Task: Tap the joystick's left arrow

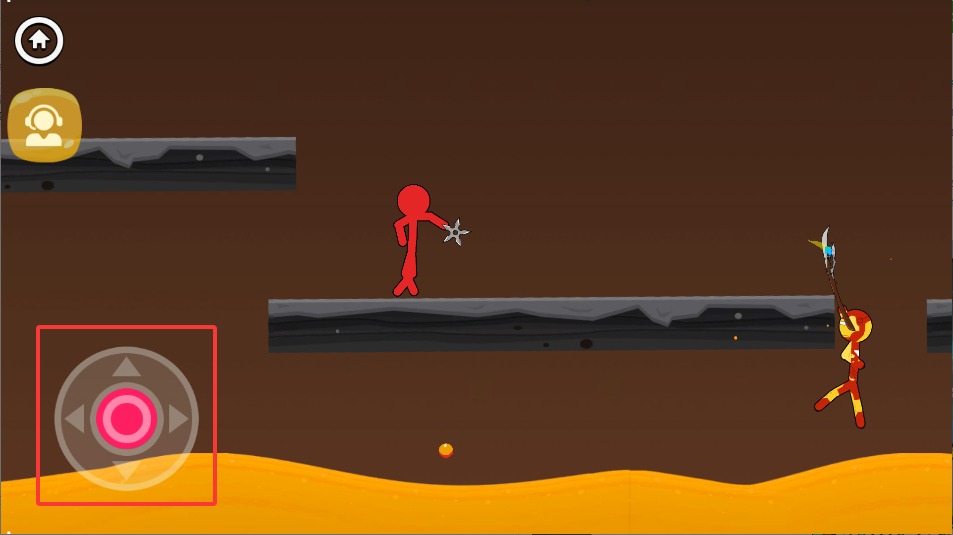Action: [74, 419]
